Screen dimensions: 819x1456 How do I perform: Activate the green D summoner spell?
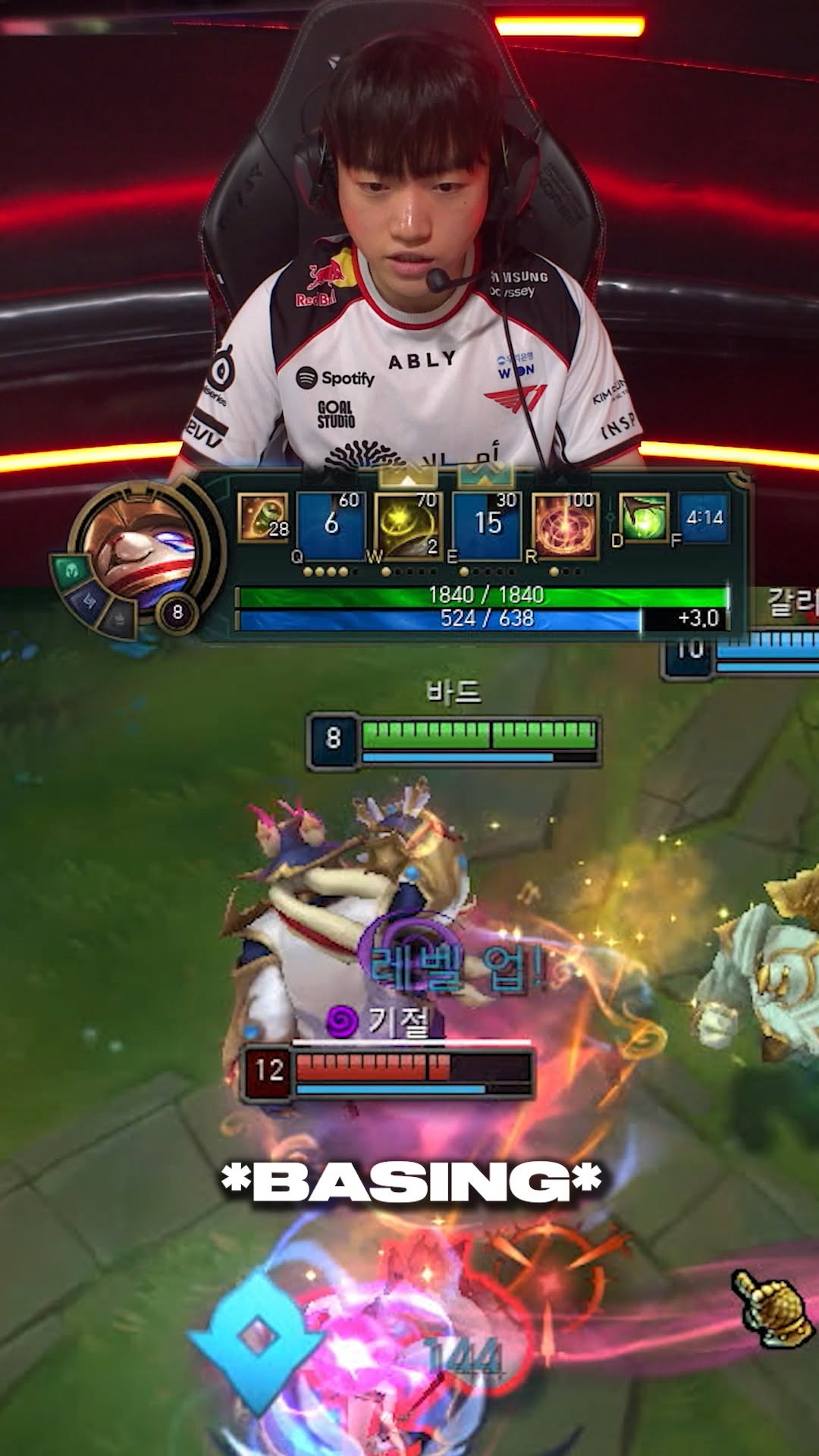tap(644, 519)
